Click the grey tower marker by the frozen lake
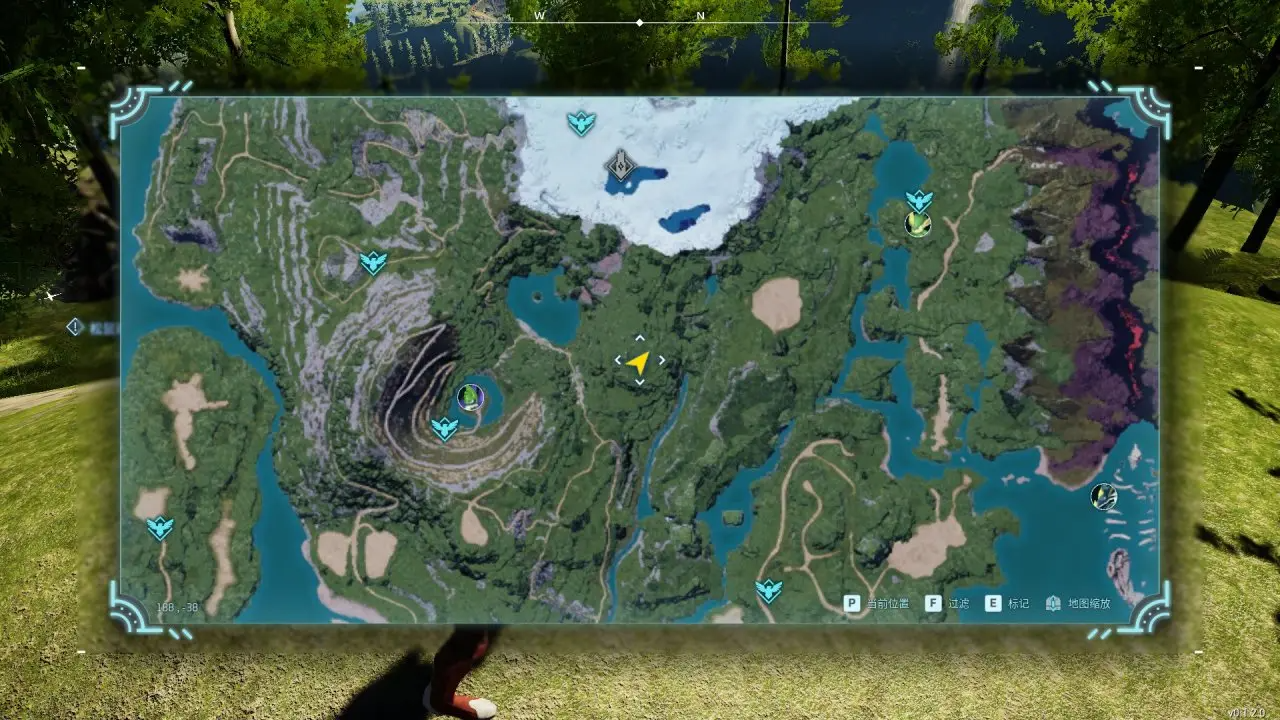This screenshot has height=720, width=1280. coord(621,164)
